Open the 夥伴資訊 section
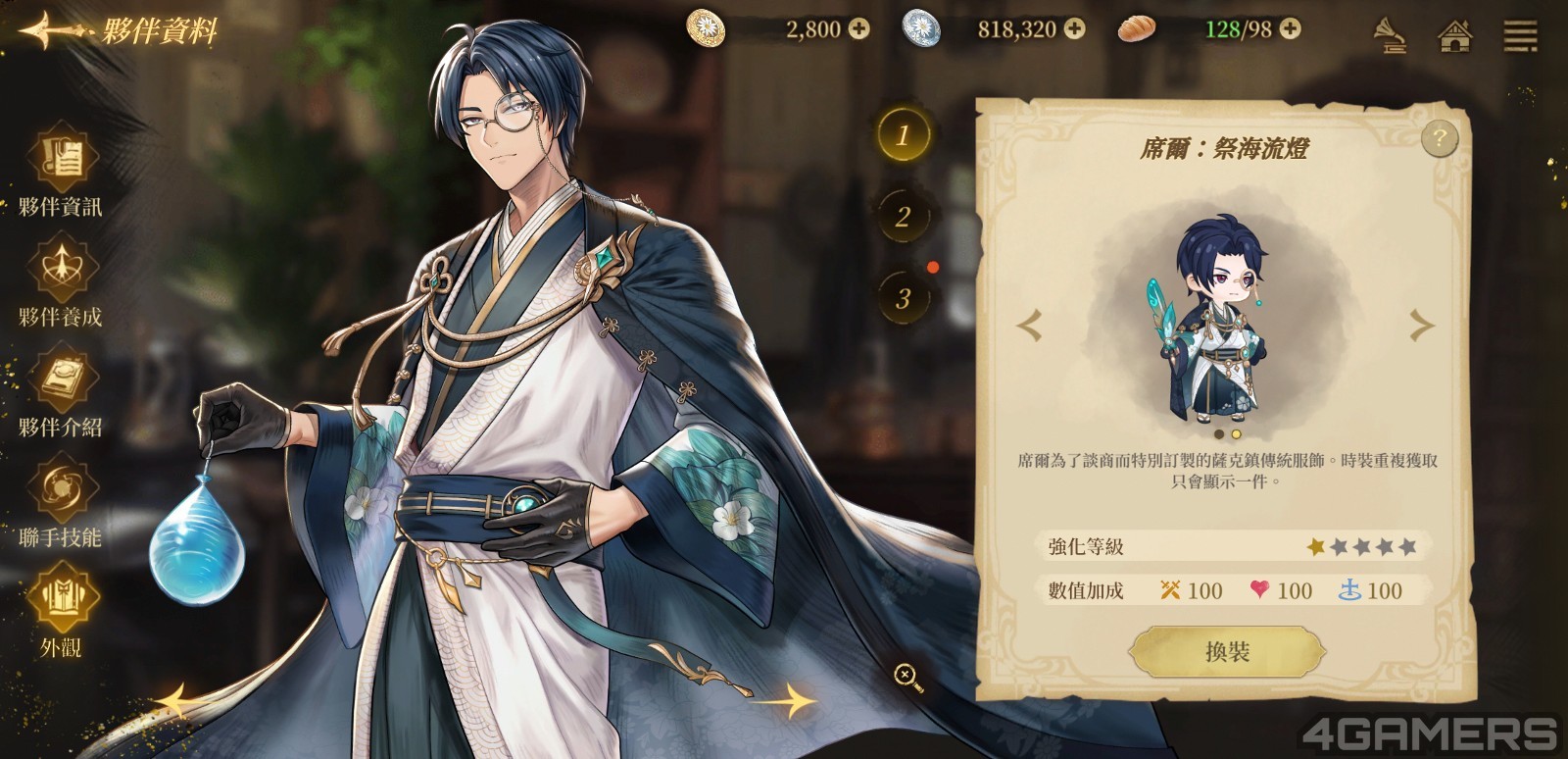 coord(61,171)
